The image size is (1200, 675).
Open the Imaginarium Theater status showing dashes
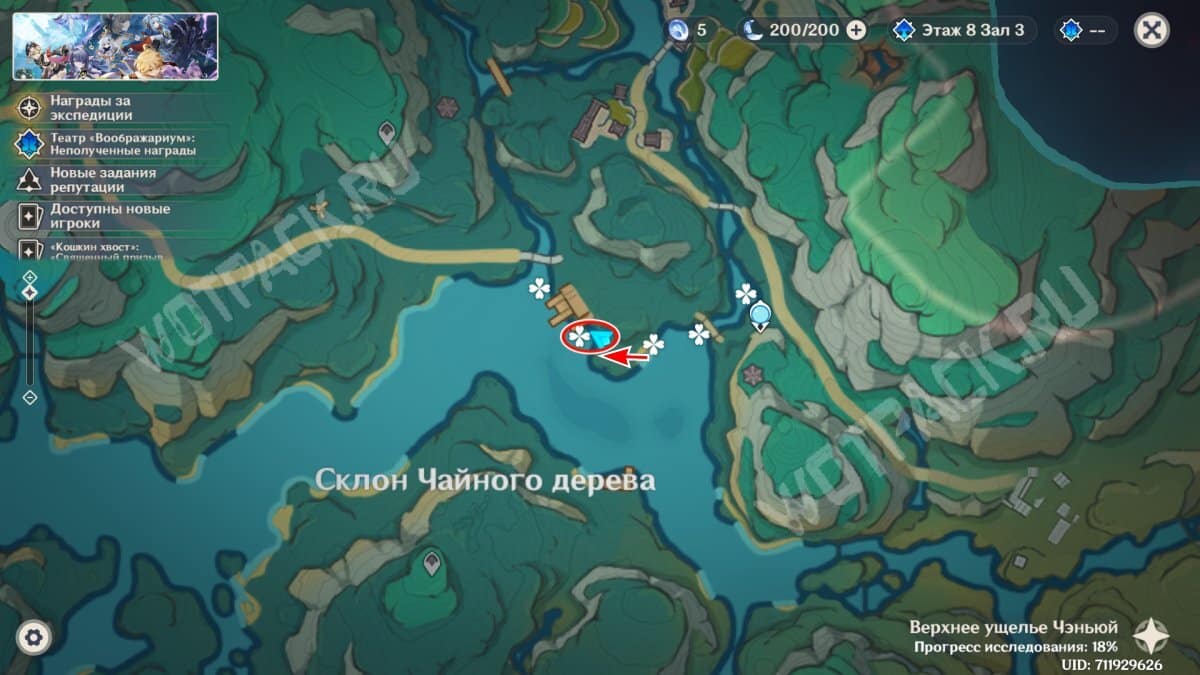tap(1085, 30)
